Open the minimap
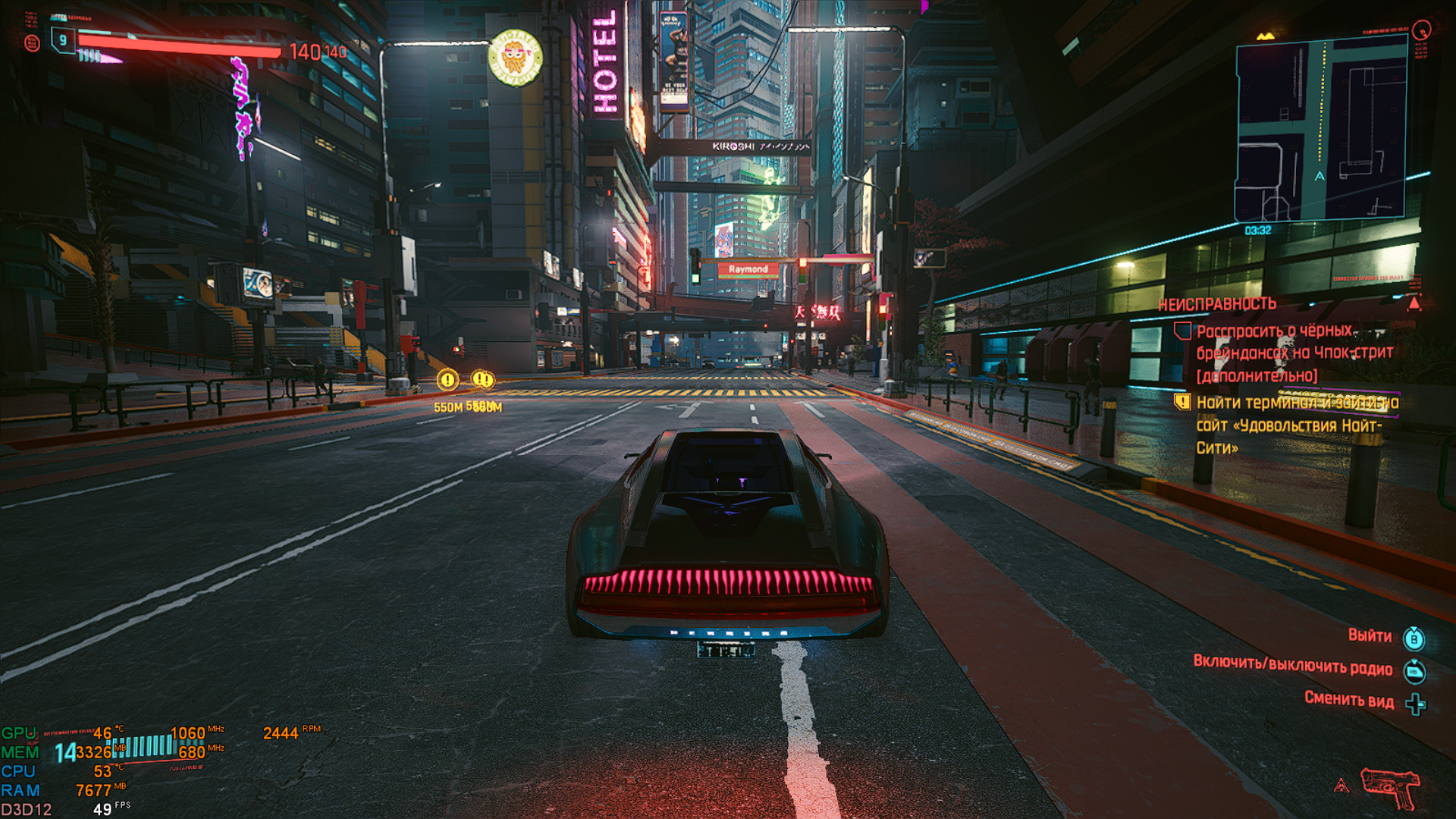This screenshot has height=819, width=1456. click(1321, 129)
